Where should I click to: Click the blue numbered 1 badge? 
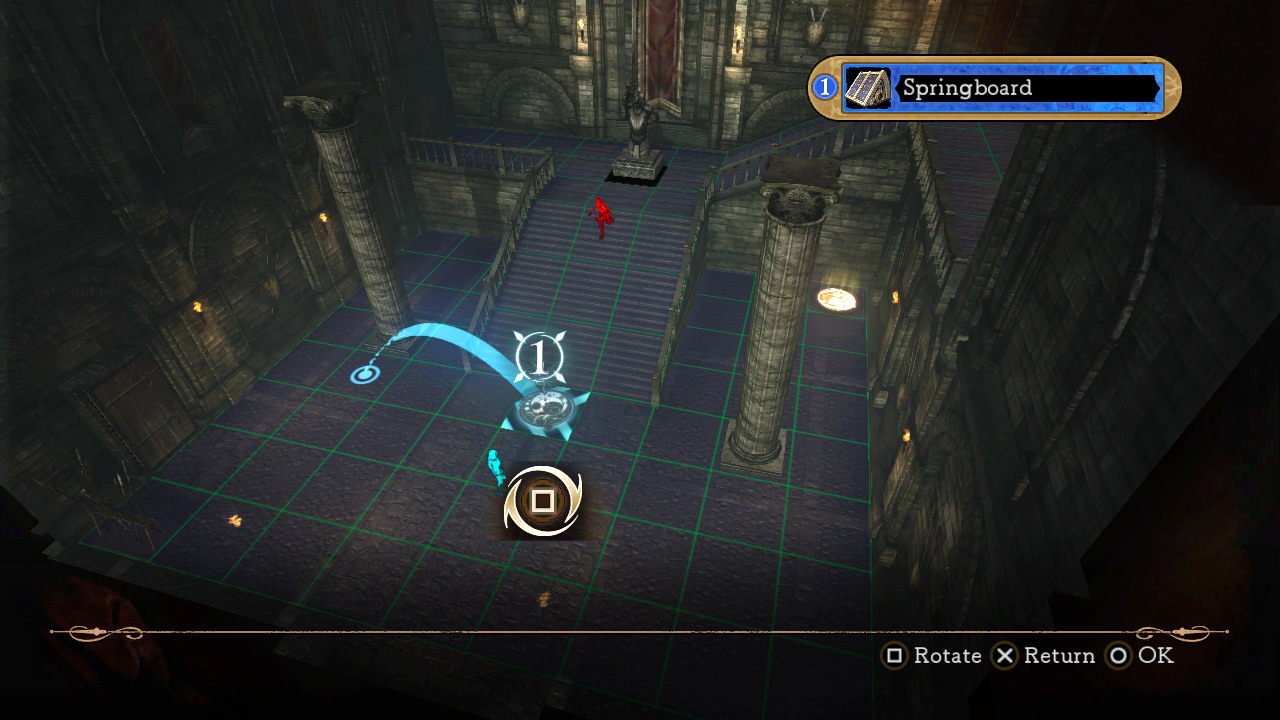click(x=823, y=88)
